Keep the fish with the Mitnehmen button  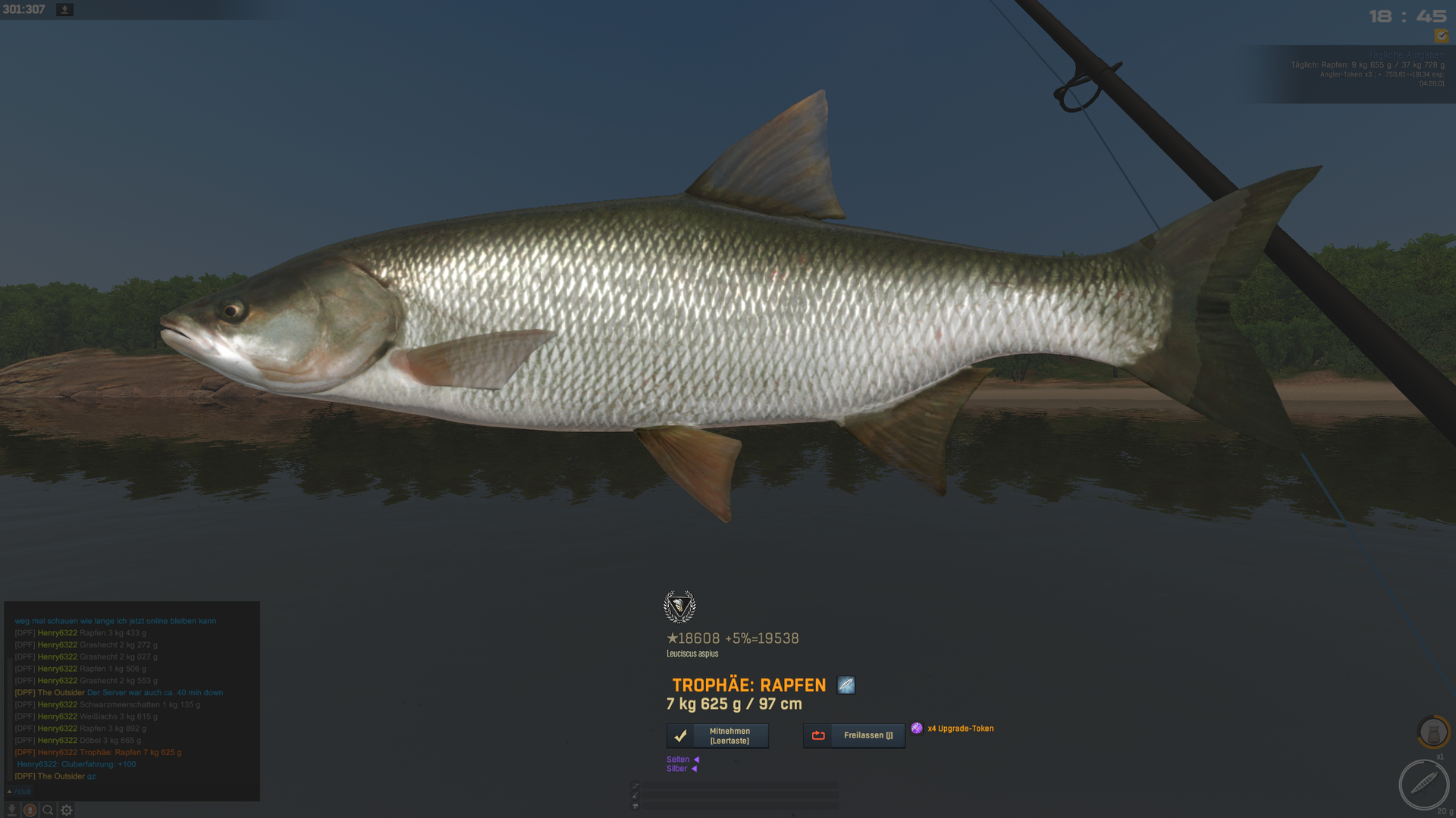717,735
